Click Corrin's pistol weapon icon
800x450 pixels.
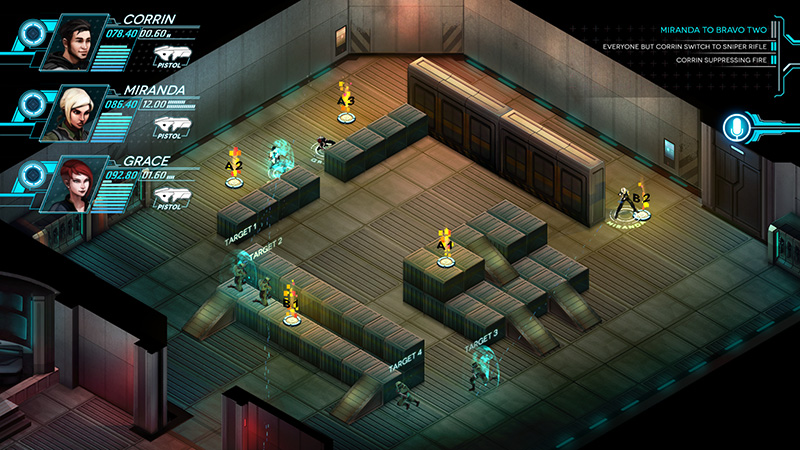pos(172,55)
